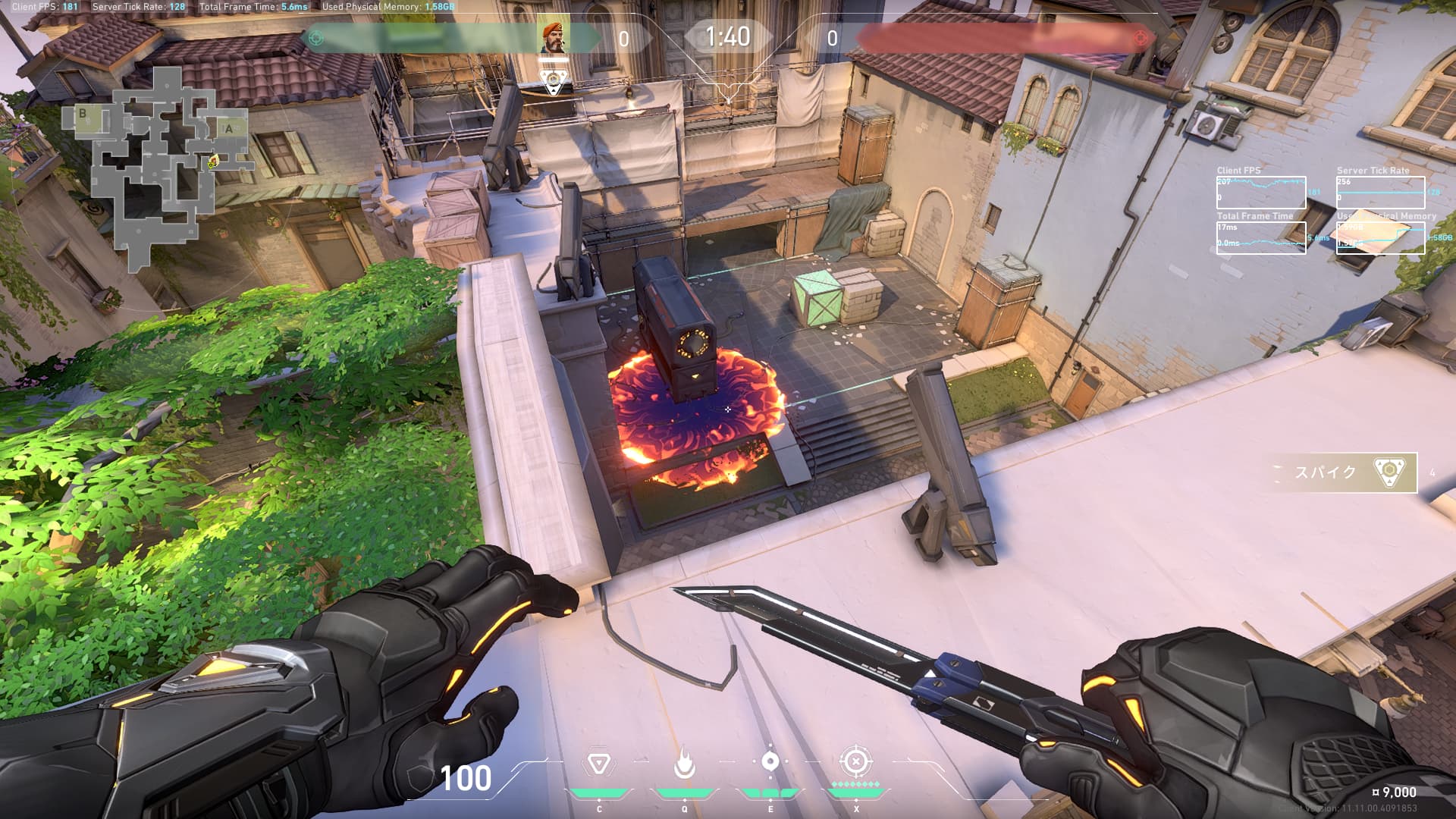Image resolution: width=1456 pixels, height=819 pixels.
Task: Select the Brimstone agent portrait
Action: click(554, 37)
